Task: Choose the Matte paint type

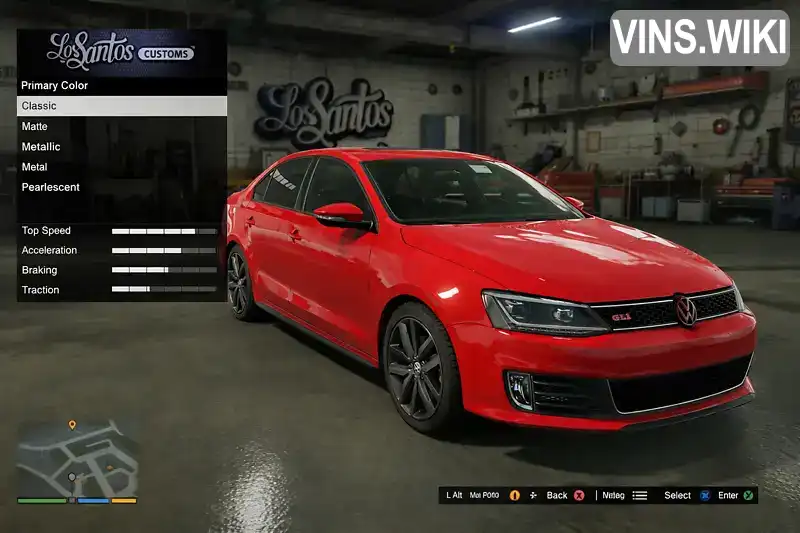Action: point(121,127)
